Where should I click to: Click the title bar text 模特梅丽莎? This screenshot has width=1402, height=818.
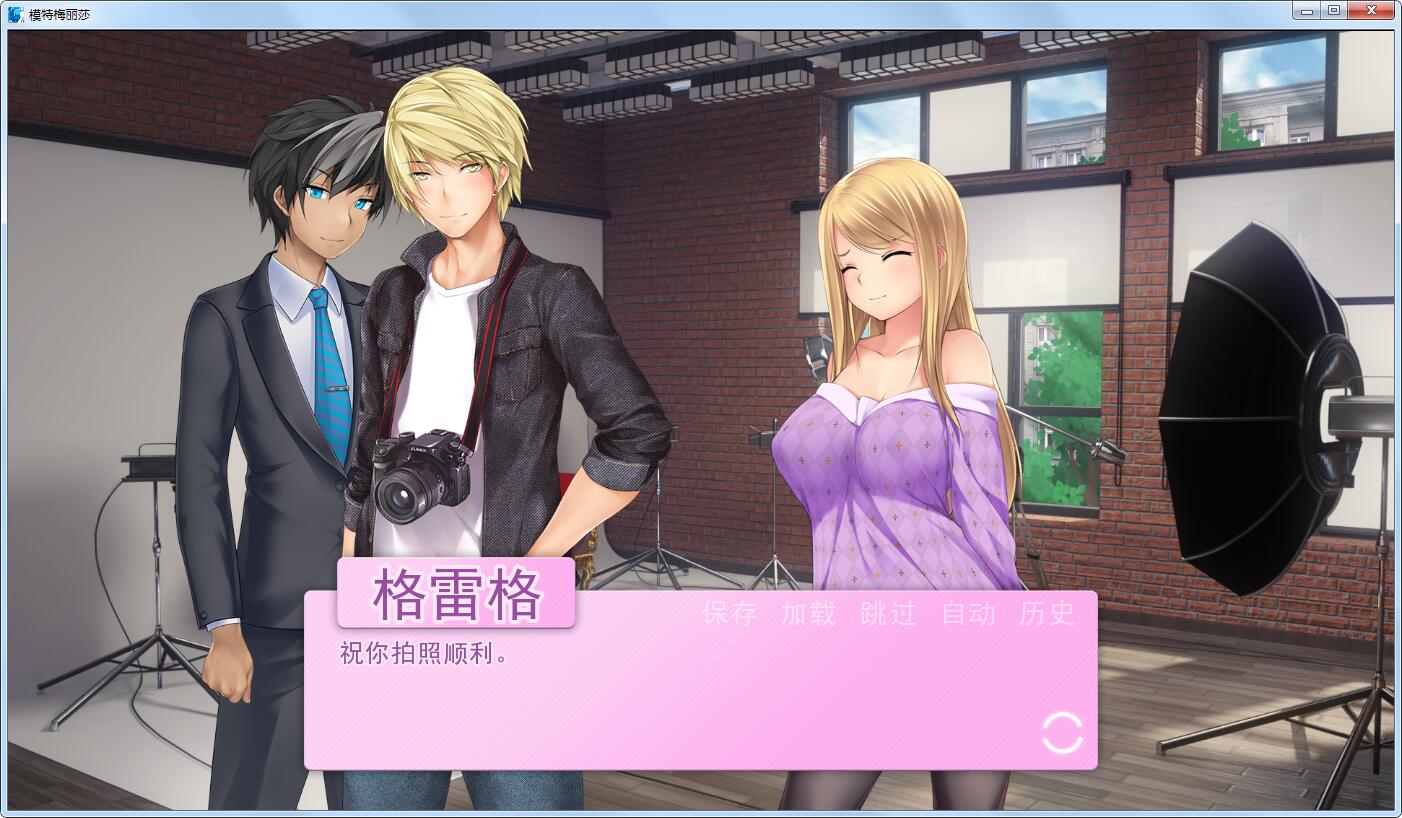click(x=58, y=10)
